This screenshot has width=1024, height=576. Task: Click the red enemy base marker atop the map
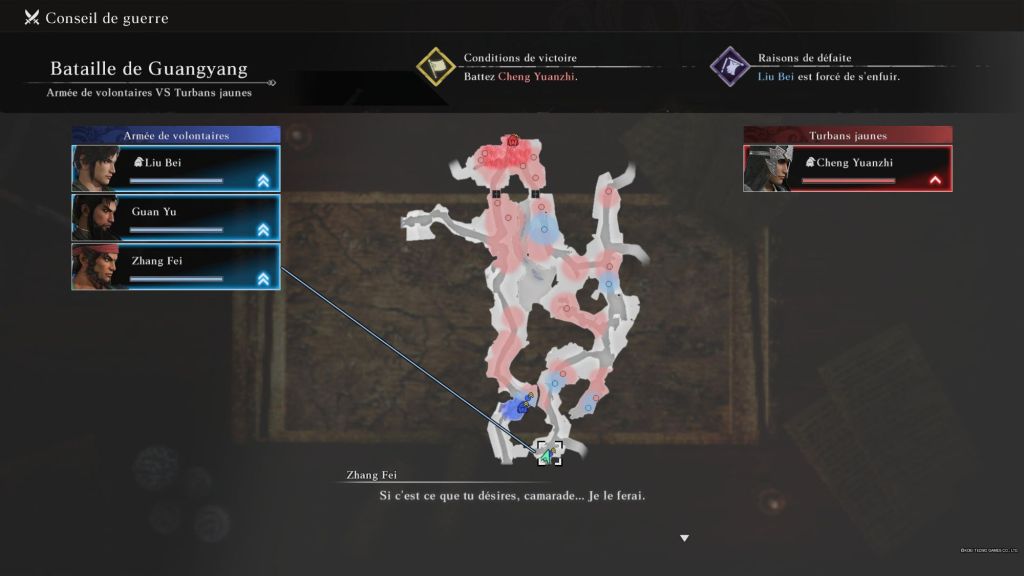[x=513, y=141]
